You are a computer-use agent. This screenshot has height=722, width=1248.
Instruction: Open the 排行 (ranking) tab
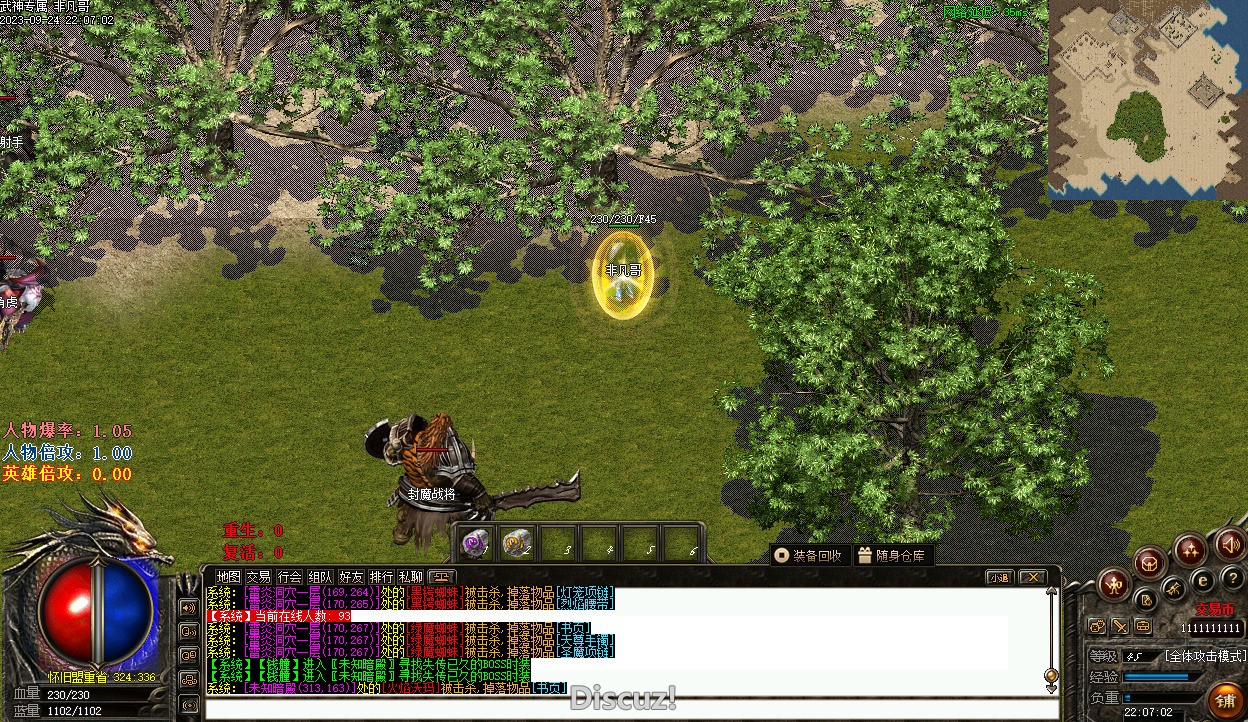coord(381,577)
